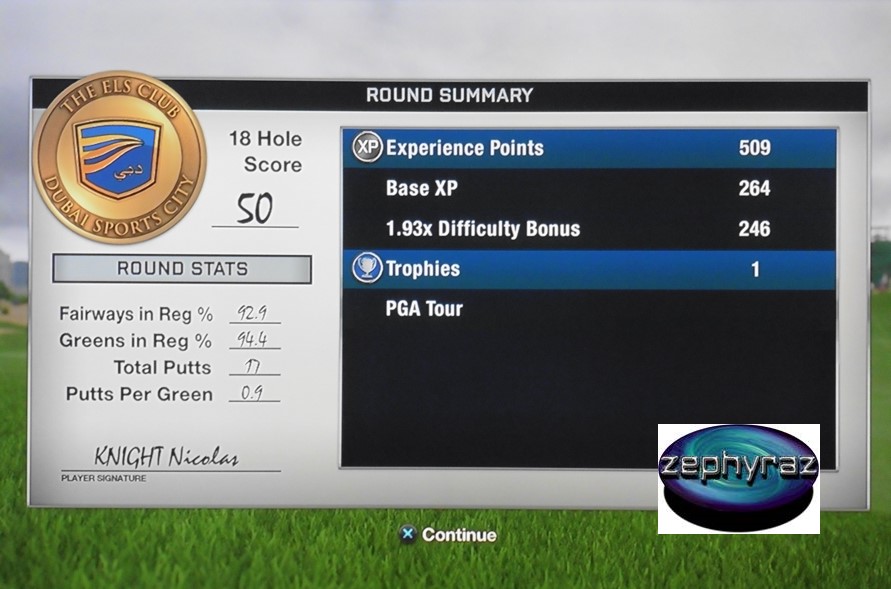Open the Trophies section row
This screenshot has height=589, width=891.
point(590,269)
